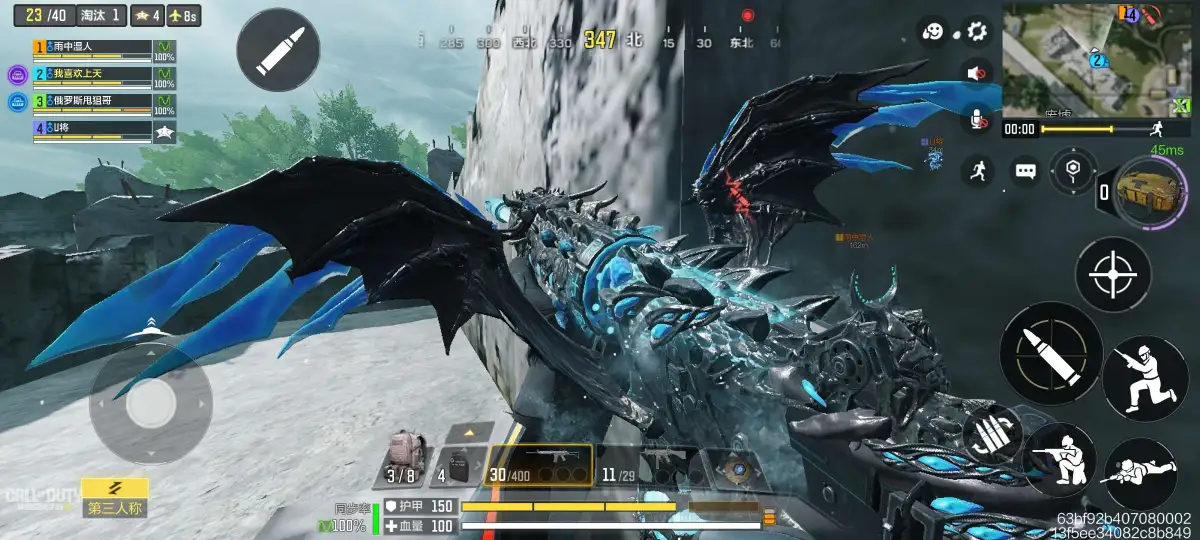Aim down sights with the crosshair button
This screenshot has width=1200, height=540.
[1112, 274]
